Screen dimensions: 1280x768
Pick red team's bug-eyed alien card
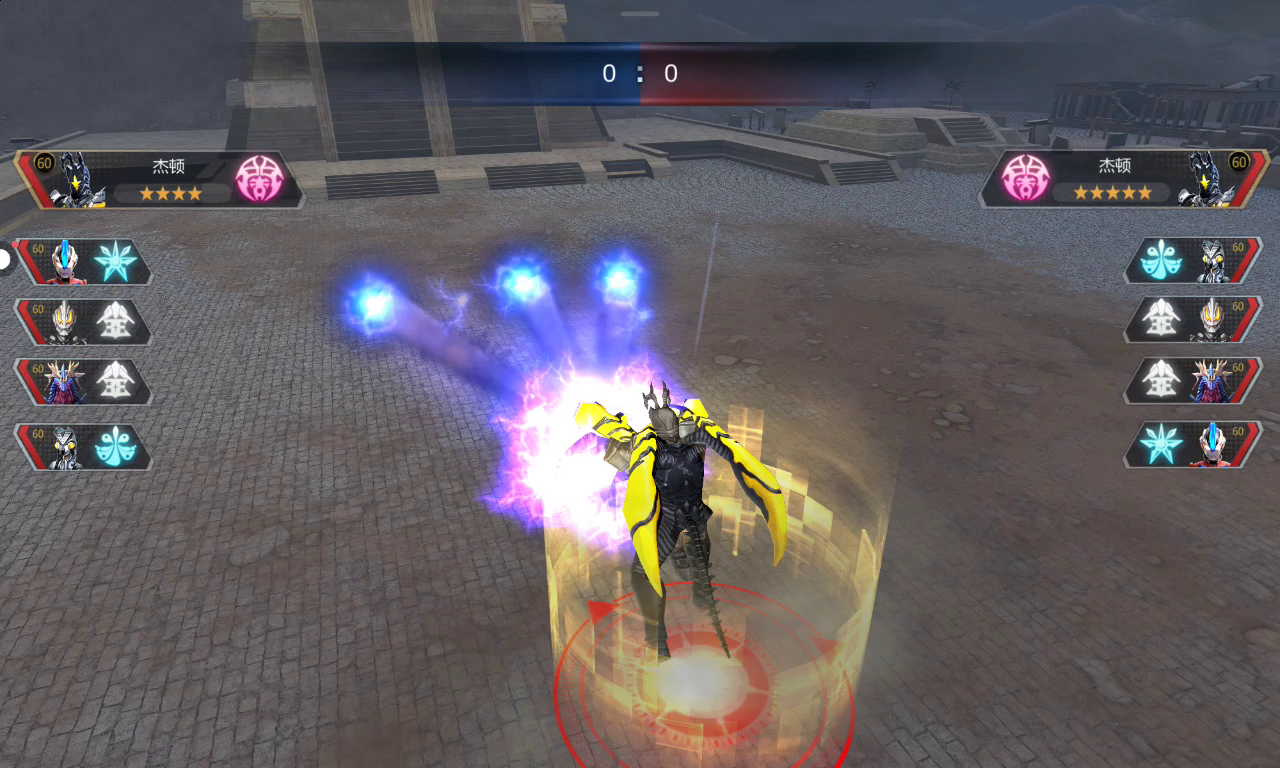click(1195, 262)
